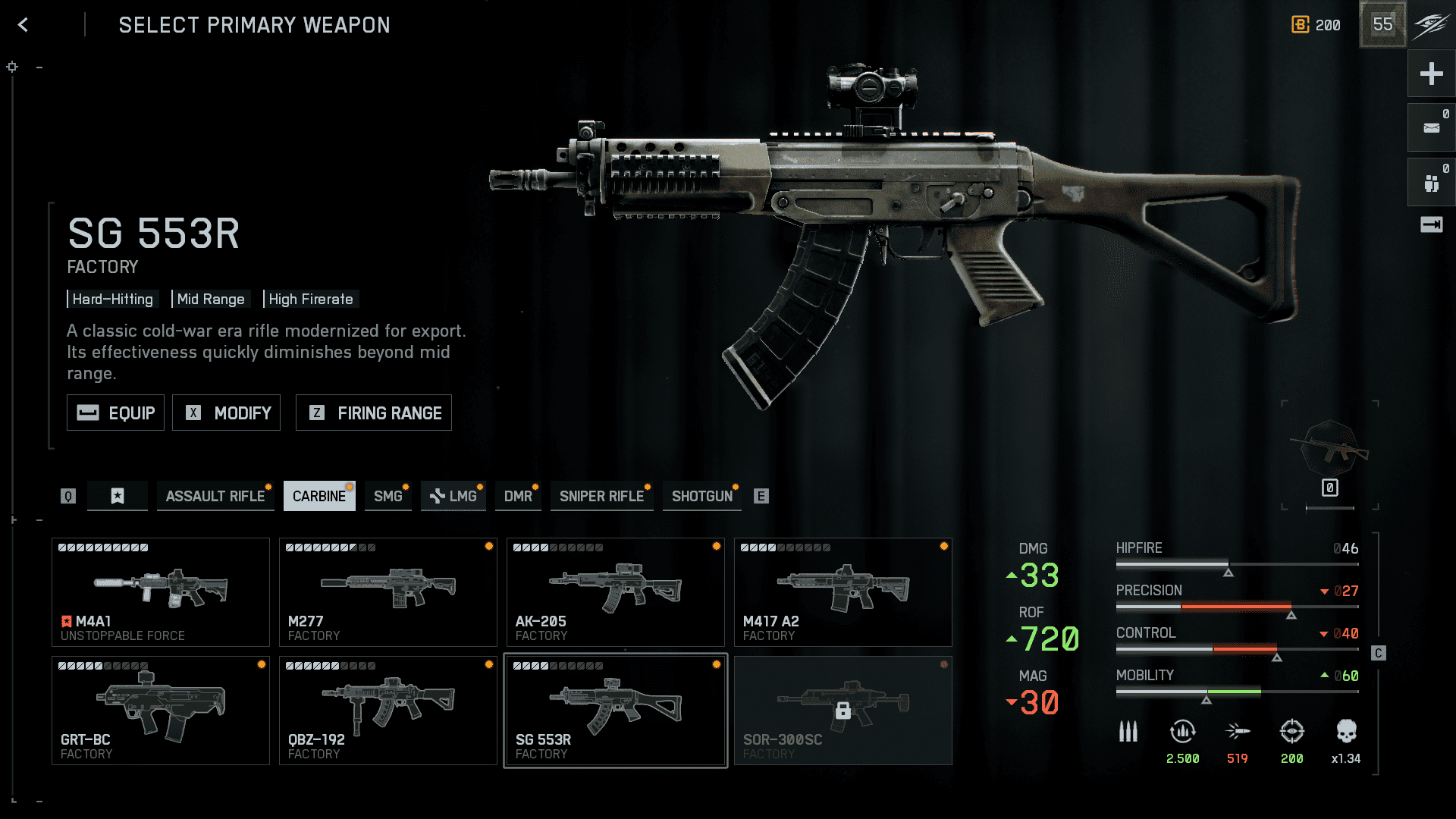View the DMR weapons tab
Viewport: 1456px width, 819px height.
[x=518, y=496]
